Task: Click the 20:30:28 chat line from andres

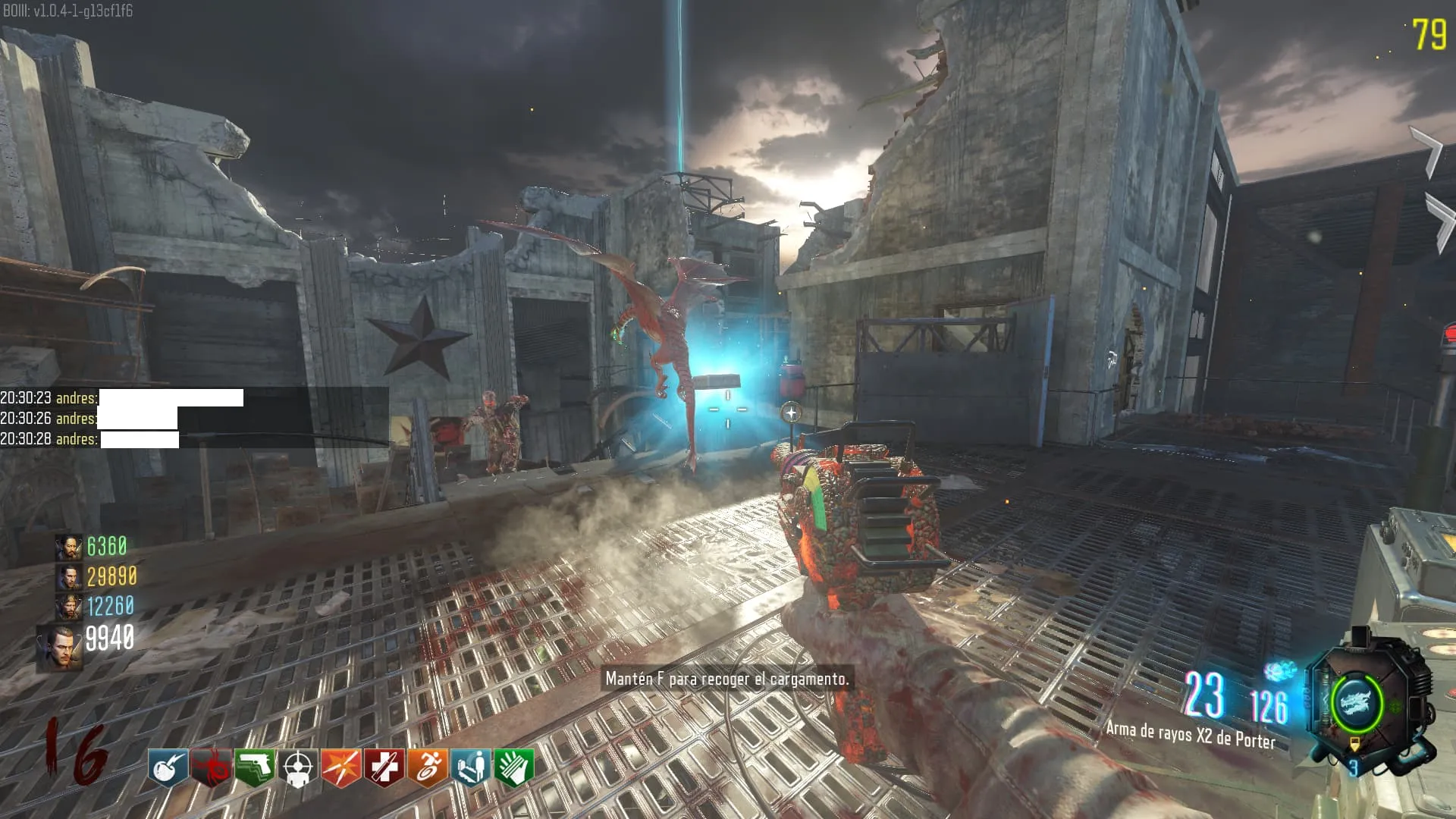Action: point(89,439)
